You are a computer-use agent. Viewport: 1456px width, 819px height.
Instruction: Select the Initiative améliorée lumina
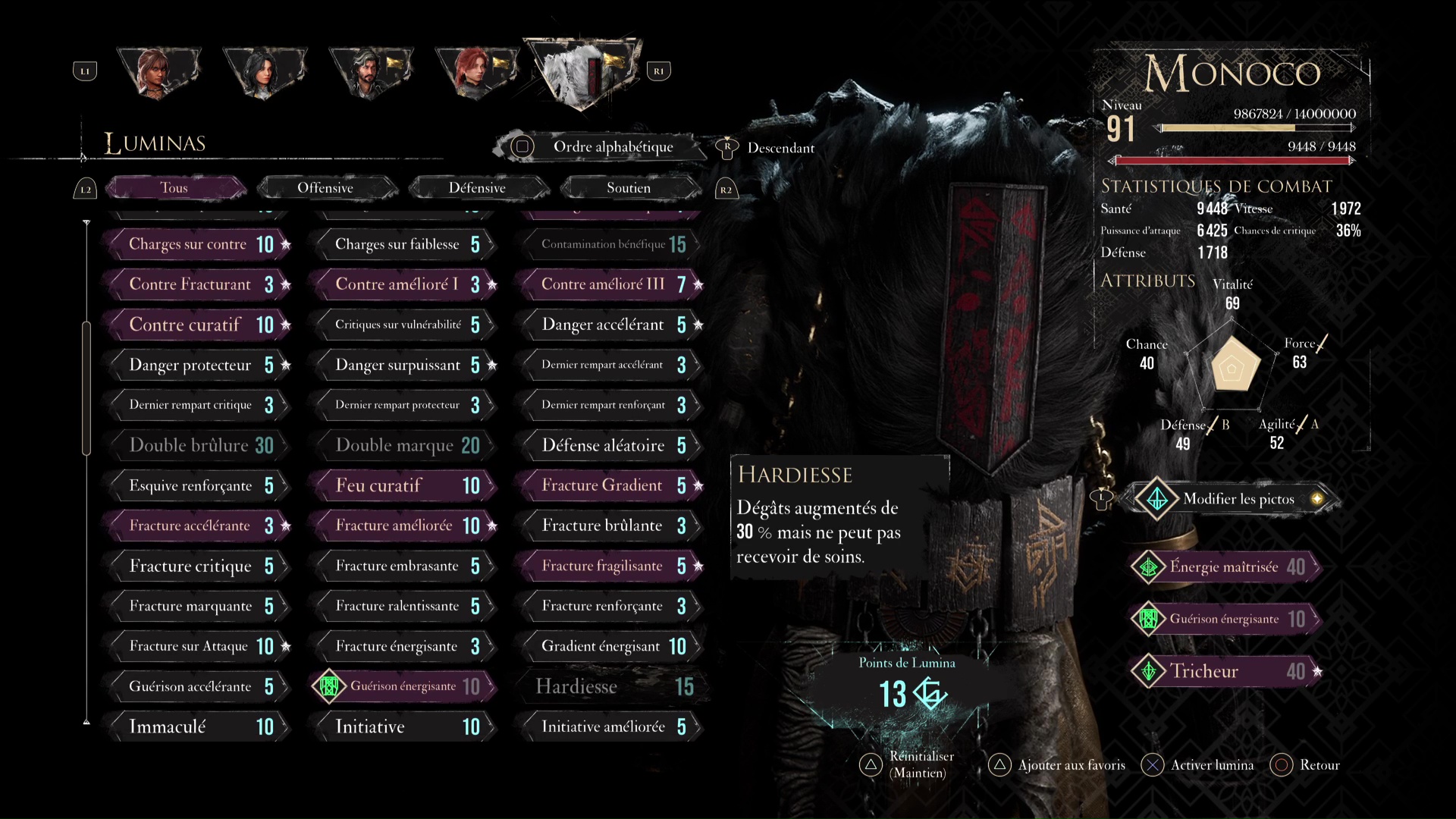(611, 726)
